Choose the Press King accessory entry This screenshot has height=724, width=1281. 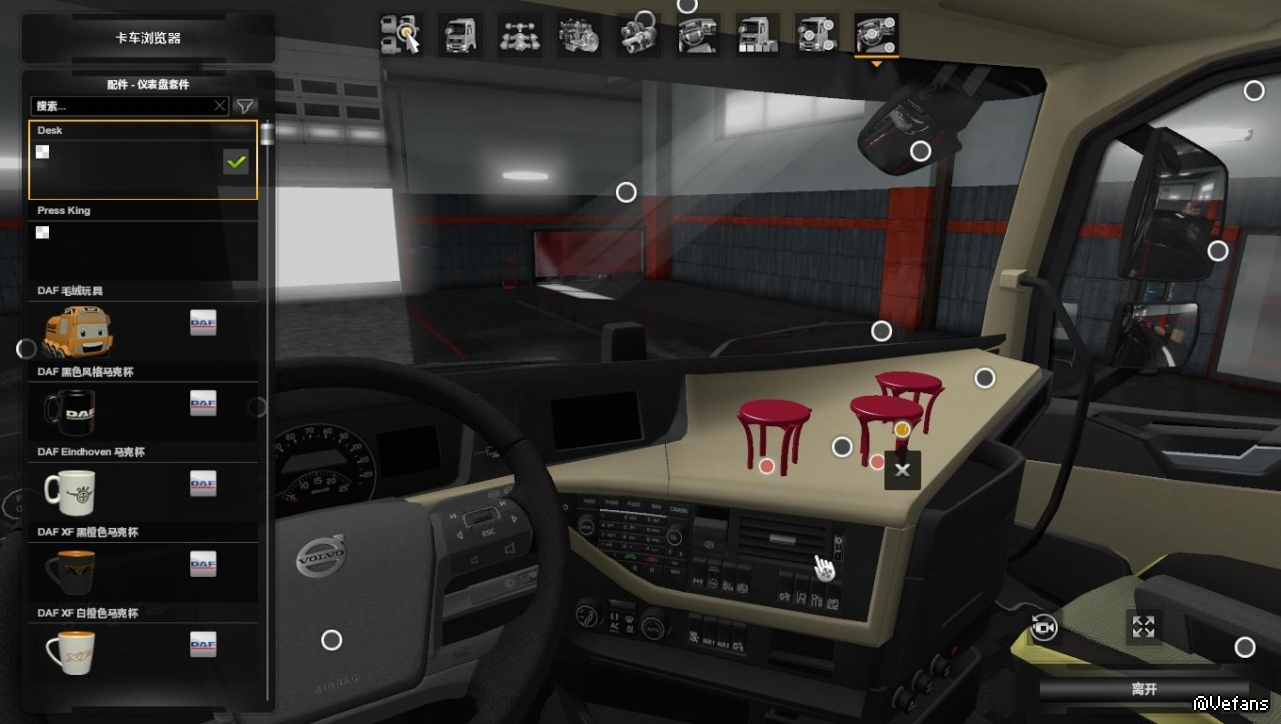pos(142,241)
